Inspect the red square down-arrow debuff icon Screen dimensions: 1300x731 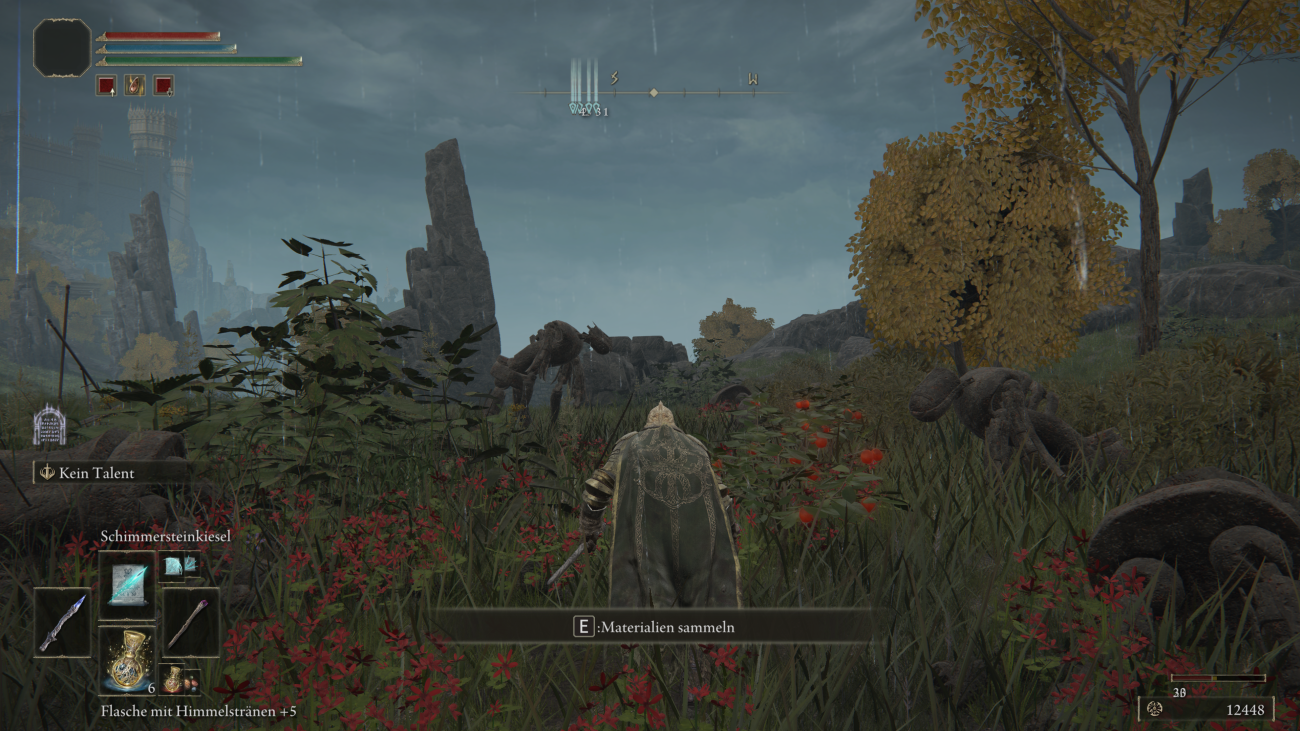click(163, 85)
